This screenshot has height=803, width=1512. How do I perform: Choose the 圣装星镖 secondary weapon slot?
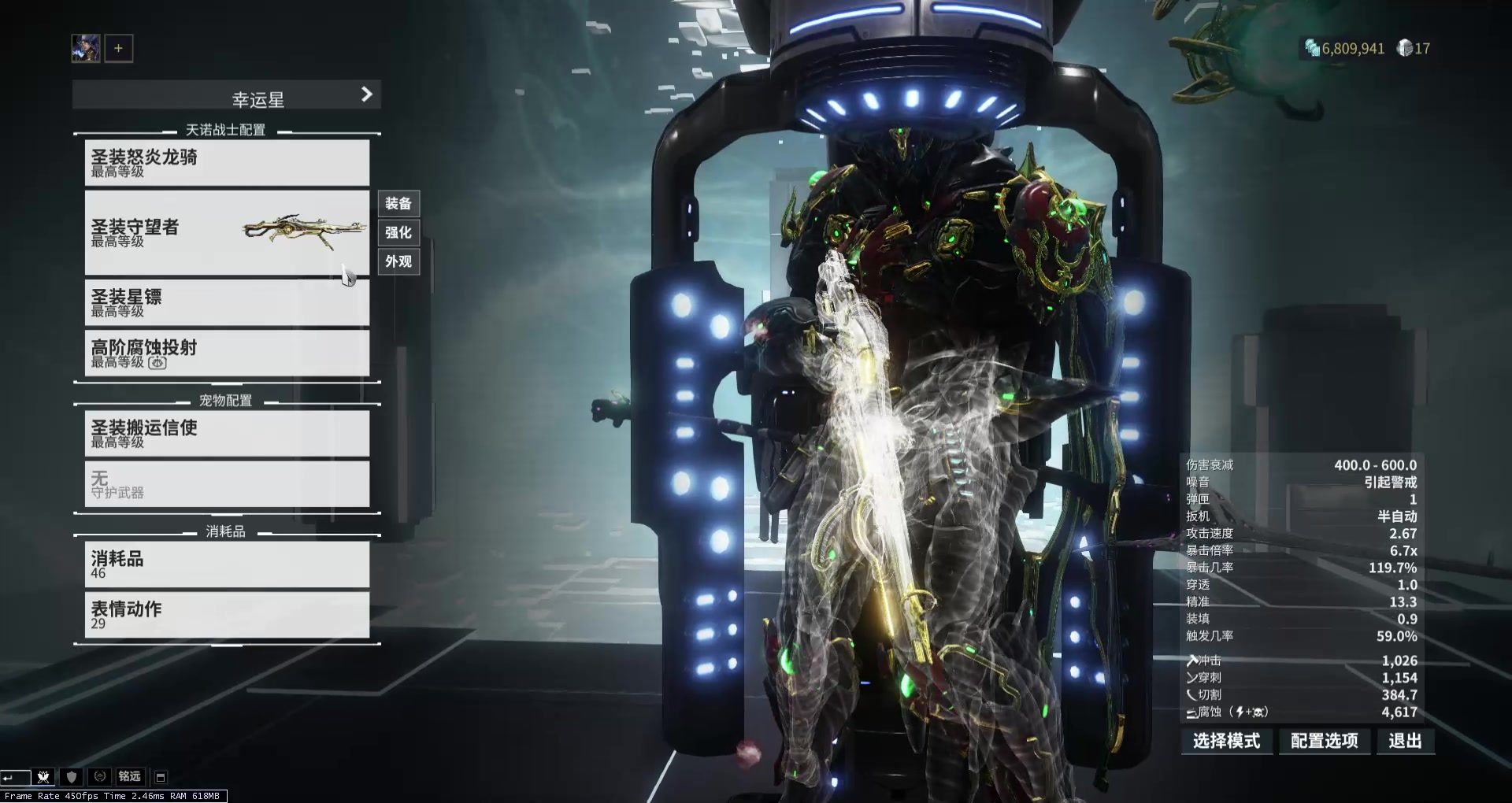click(x=227, y=302)
